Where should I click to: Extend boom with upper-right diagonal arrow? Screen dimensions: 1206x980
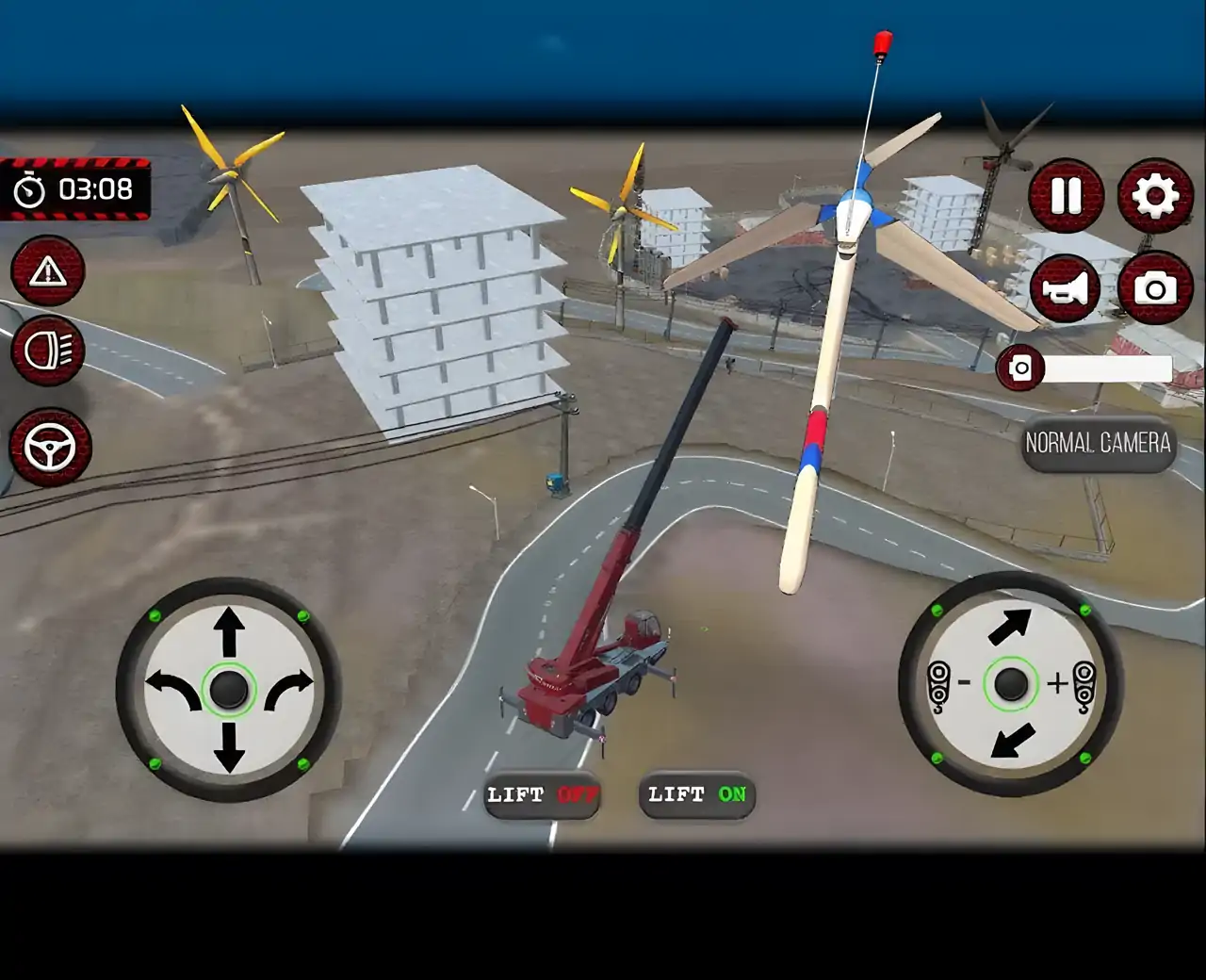[x=1009, y=625]
